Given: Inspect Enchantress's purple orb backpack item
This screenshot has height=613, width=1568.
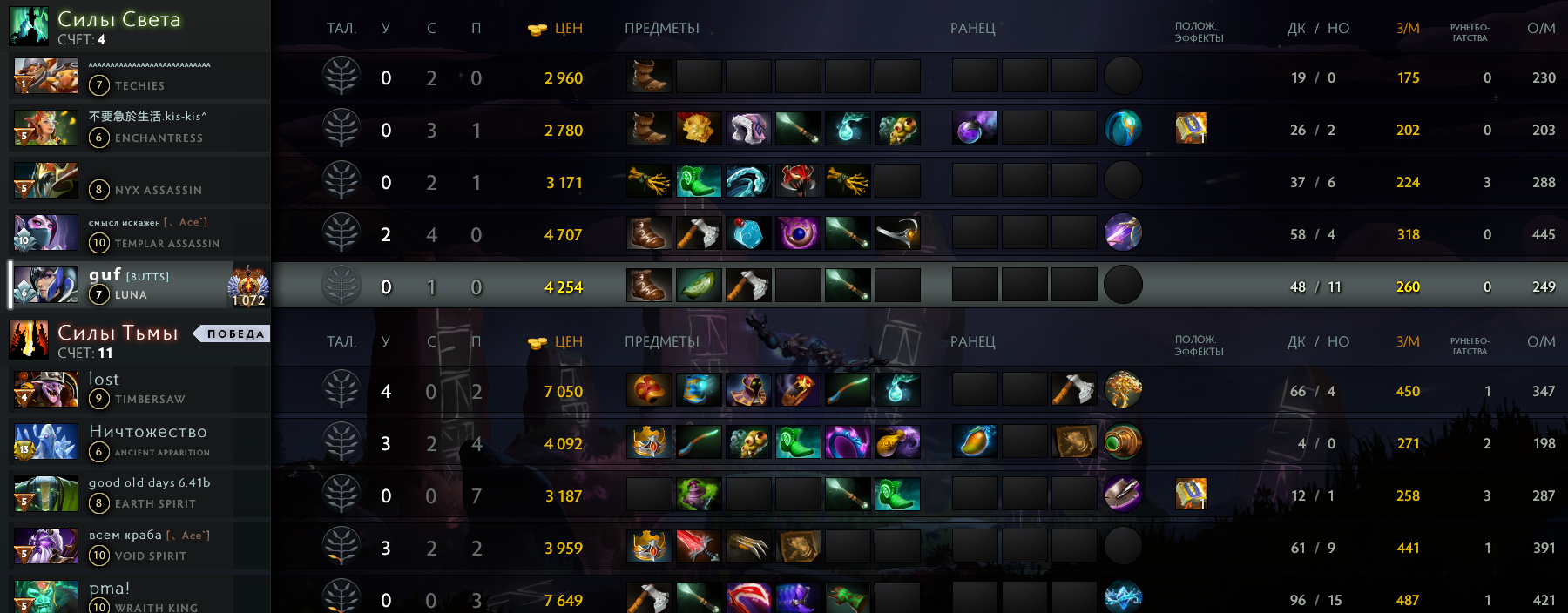Looking at the screenshot, I should point(975,129).
